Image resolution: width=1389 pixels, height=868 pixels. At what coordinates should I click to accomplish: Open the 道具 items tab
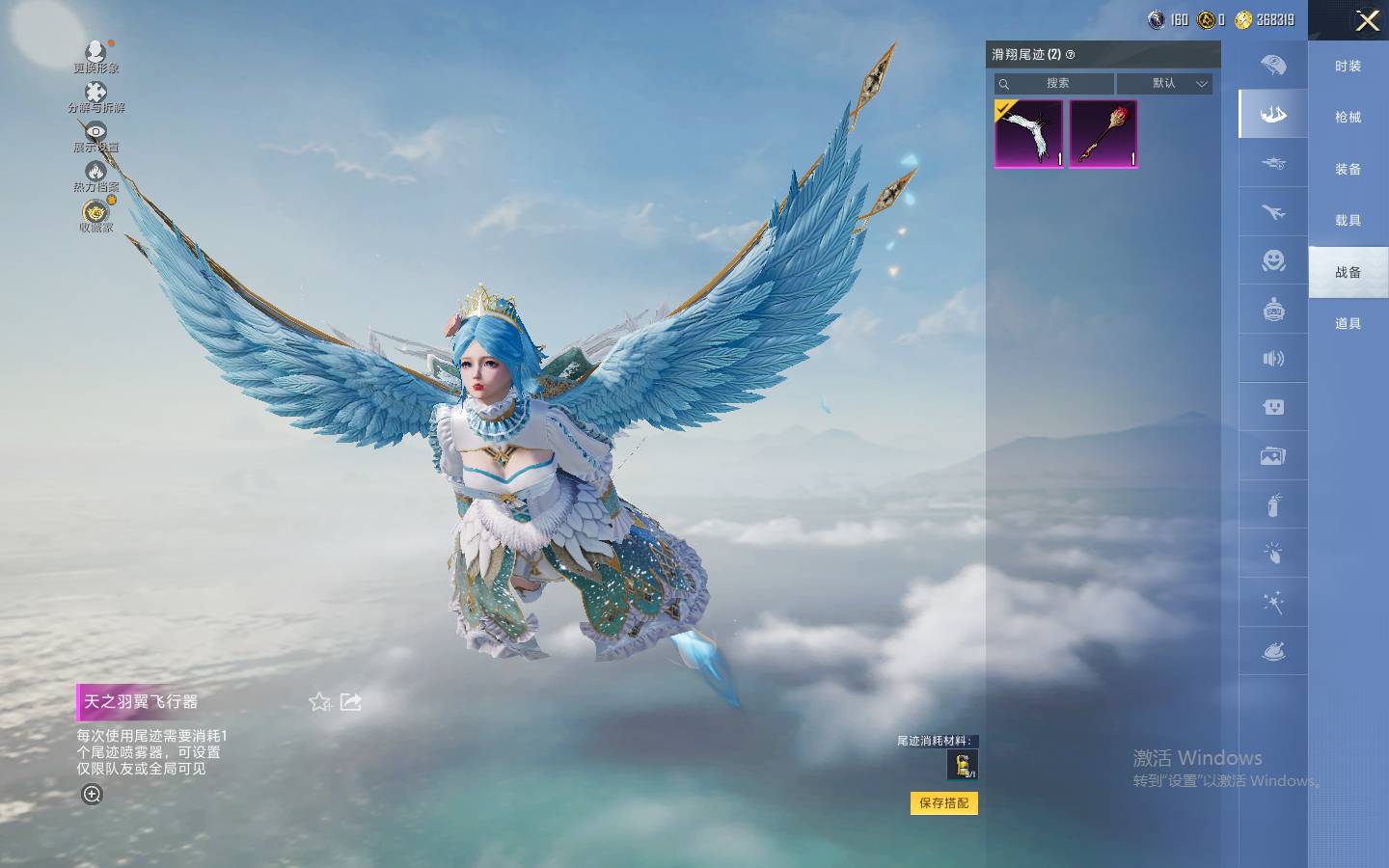1348,324
